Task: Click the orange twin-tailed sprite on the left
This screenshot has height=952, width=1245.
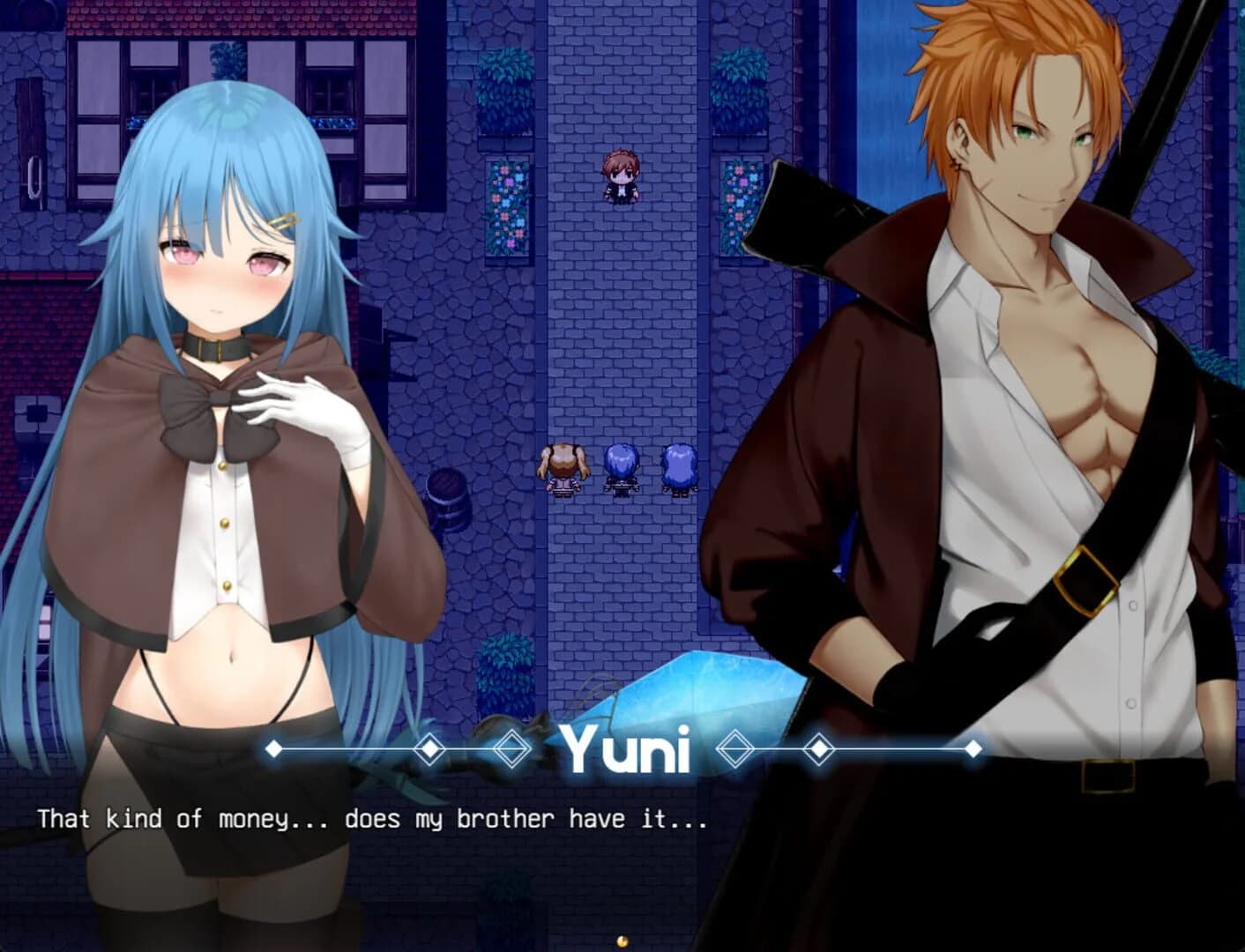Action: point(562,467)
